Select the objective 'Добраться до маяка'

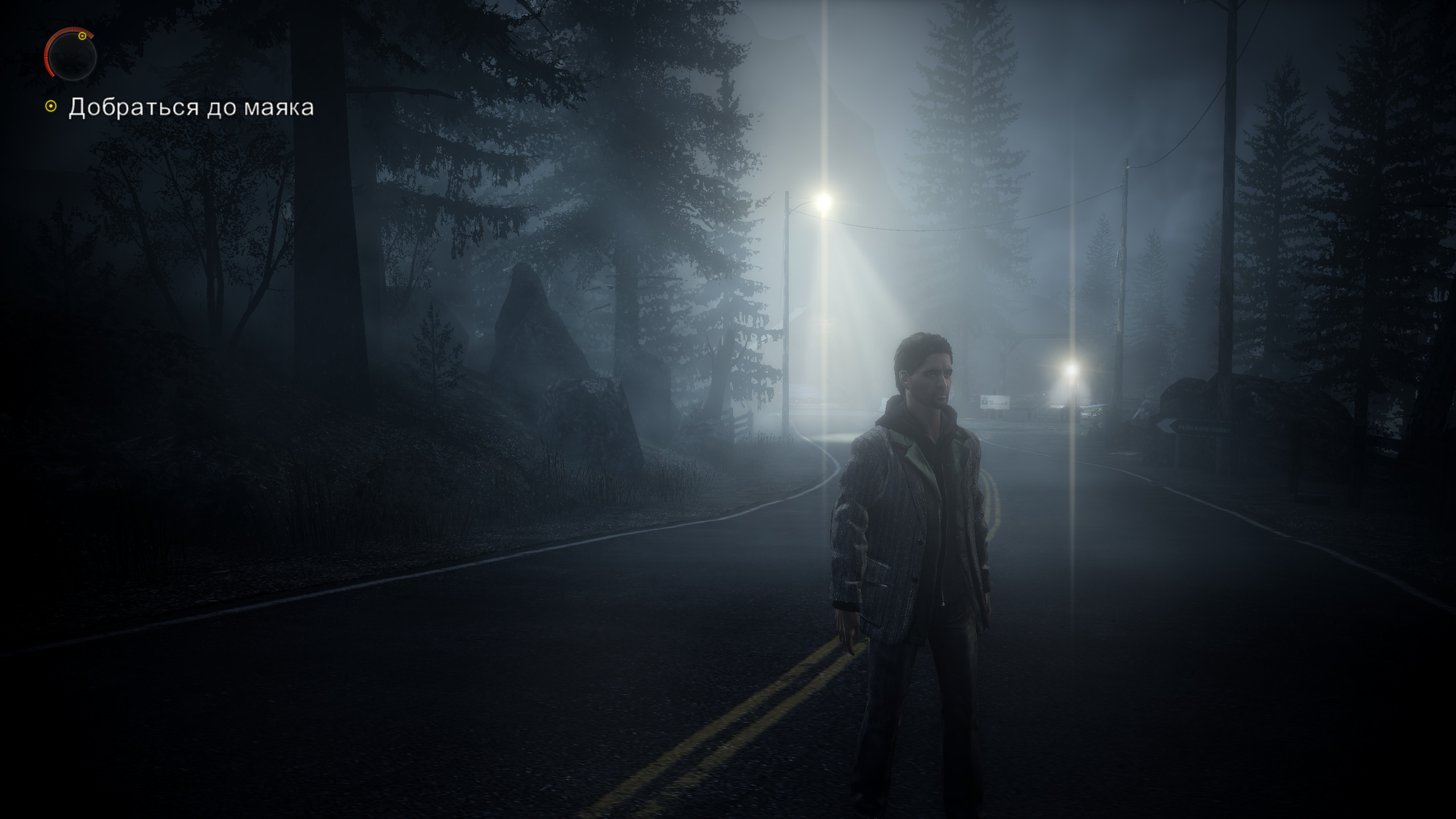191,107
